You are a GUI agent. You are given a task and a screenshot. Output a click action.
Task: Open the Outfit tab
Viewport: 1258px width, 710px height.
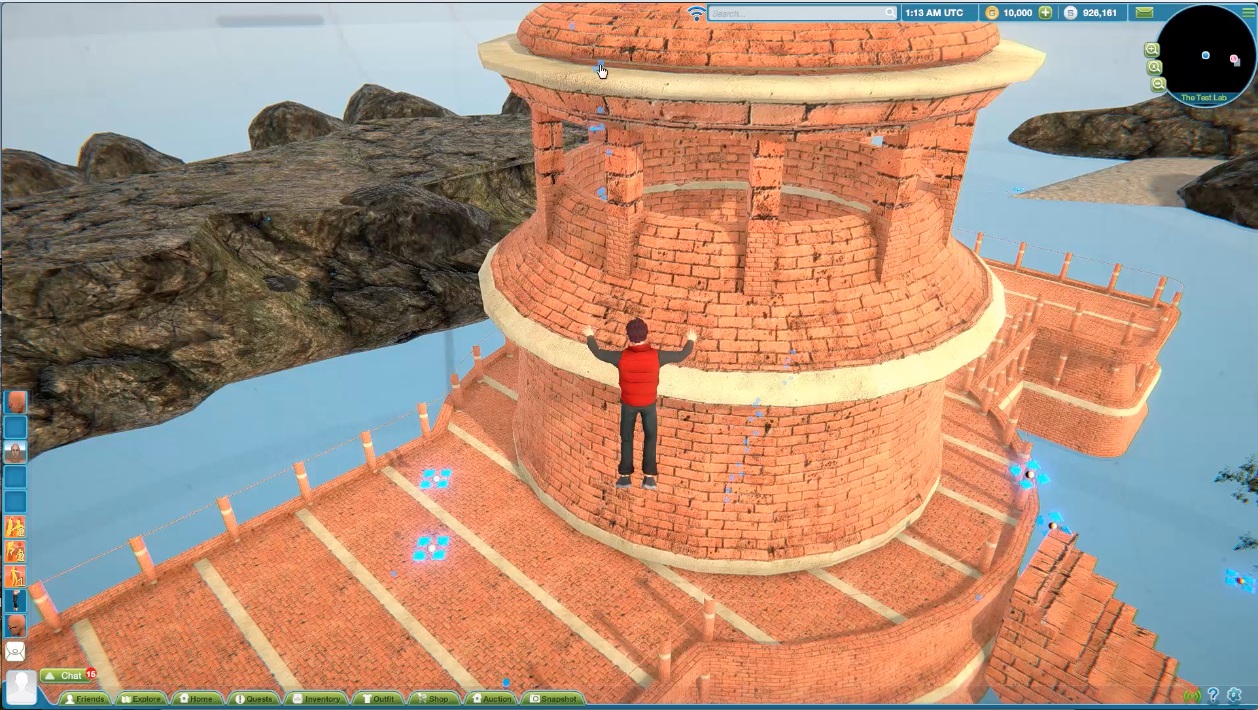tap(378, 699)
